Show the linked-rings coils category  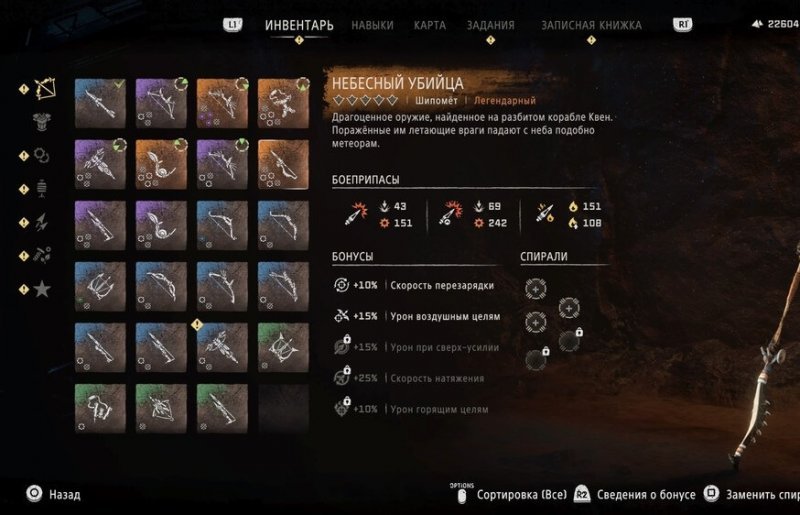[x=43, y=155]
